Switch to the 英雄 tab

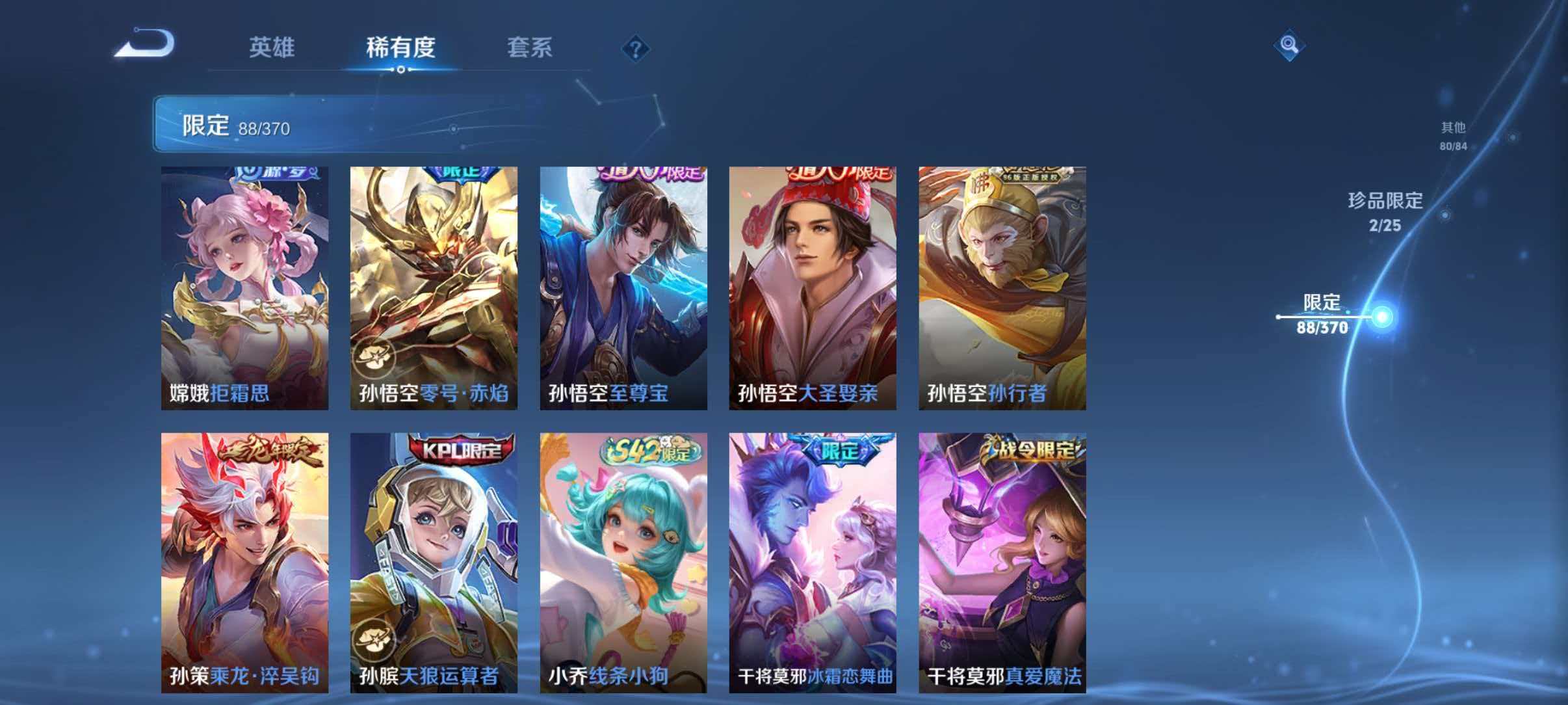[272, 49]
